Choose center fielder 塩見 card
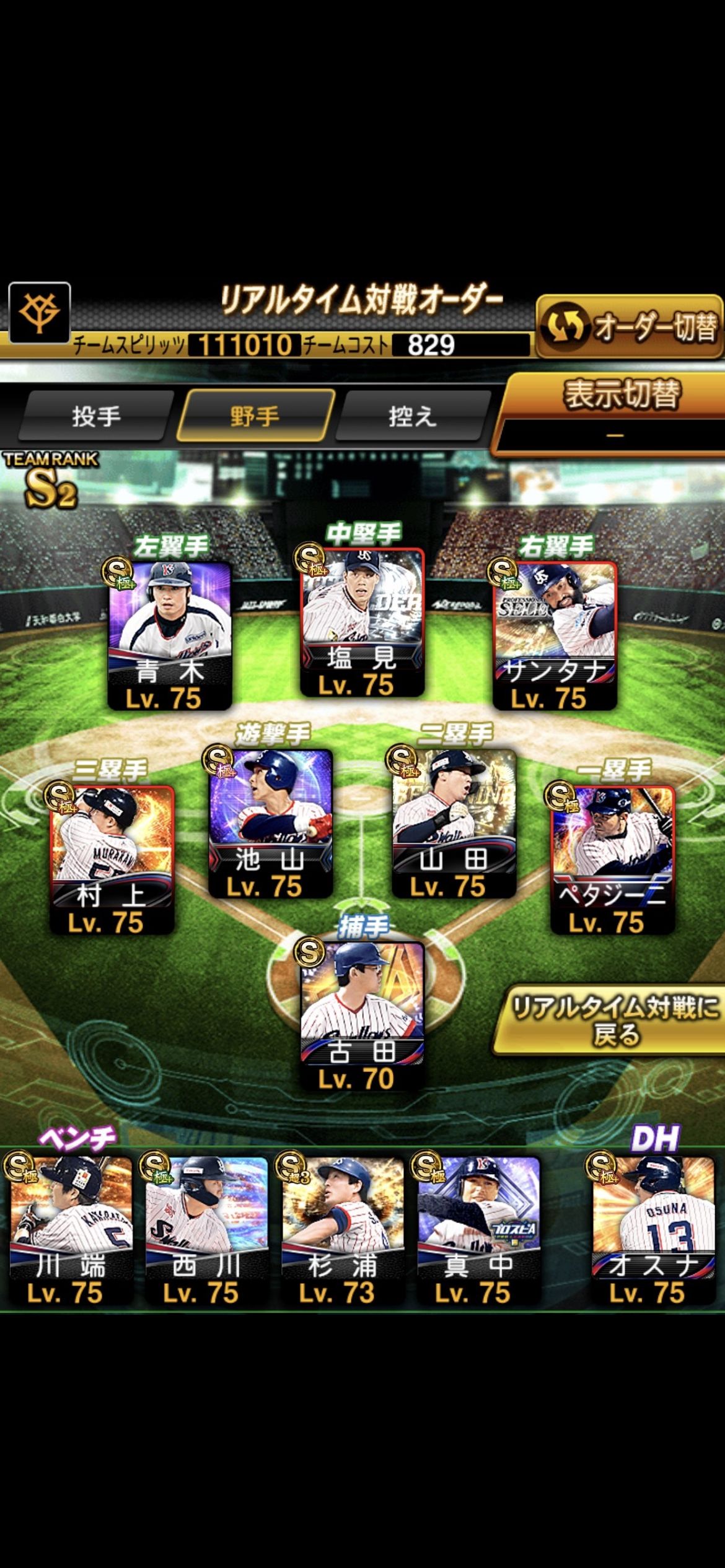This screenshot has height=1568, width=725. (362, 621)
